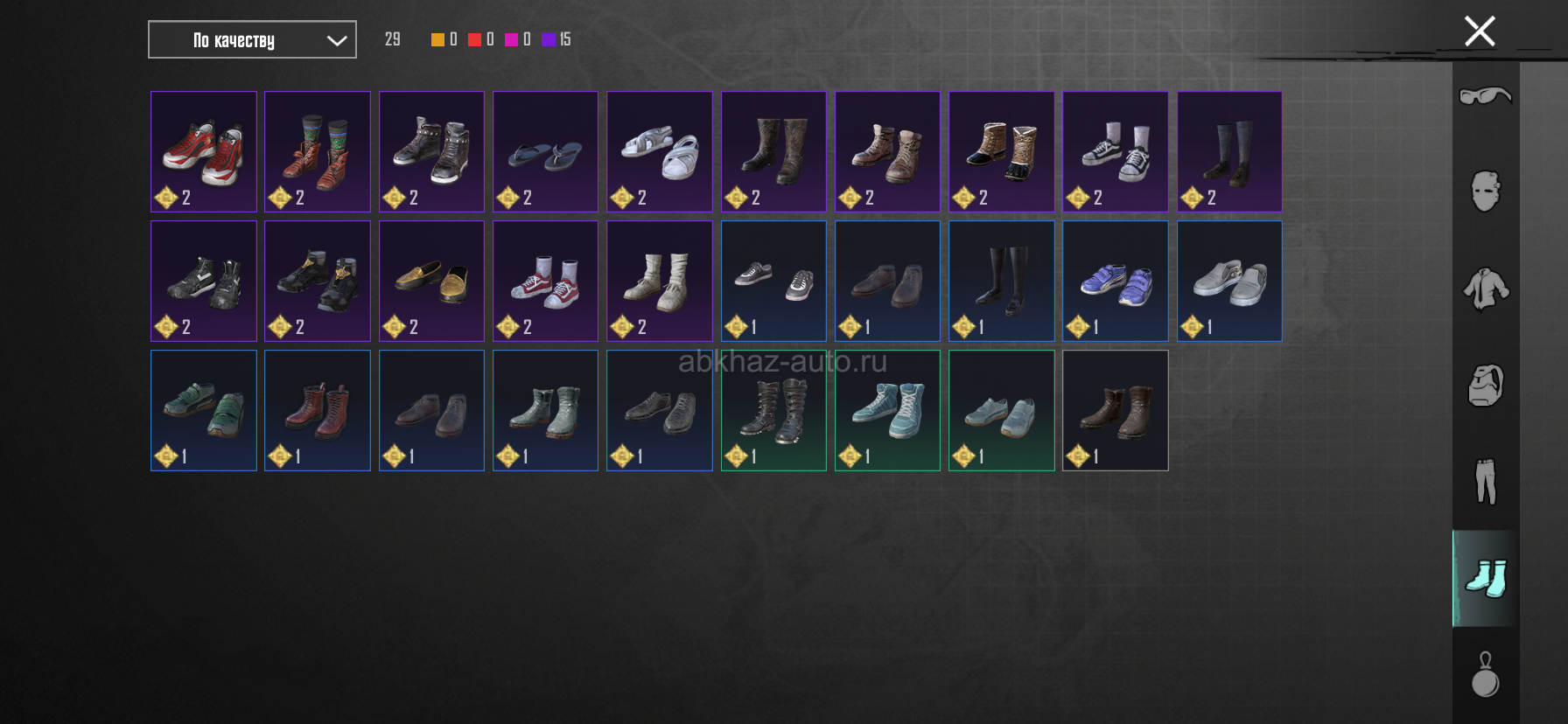Switch to the backpack category tab

tap(1485, 385)
